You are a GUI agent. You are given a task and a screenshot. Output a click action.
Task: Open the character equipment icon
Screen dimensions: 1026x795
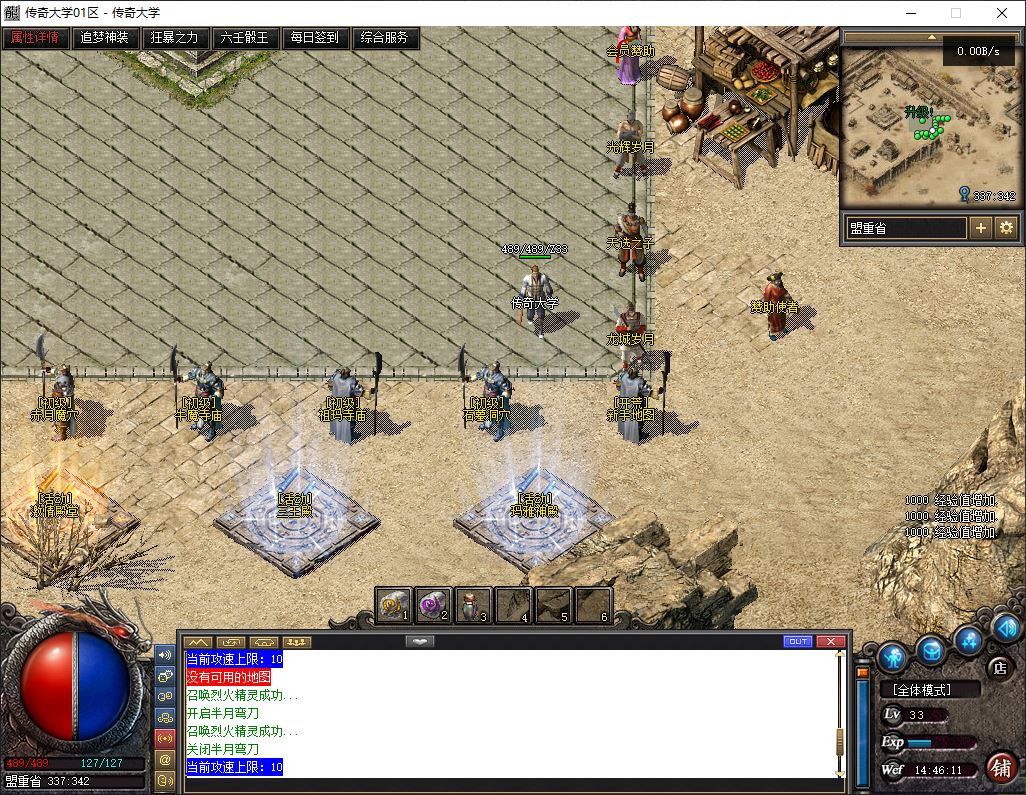[893, 657]
